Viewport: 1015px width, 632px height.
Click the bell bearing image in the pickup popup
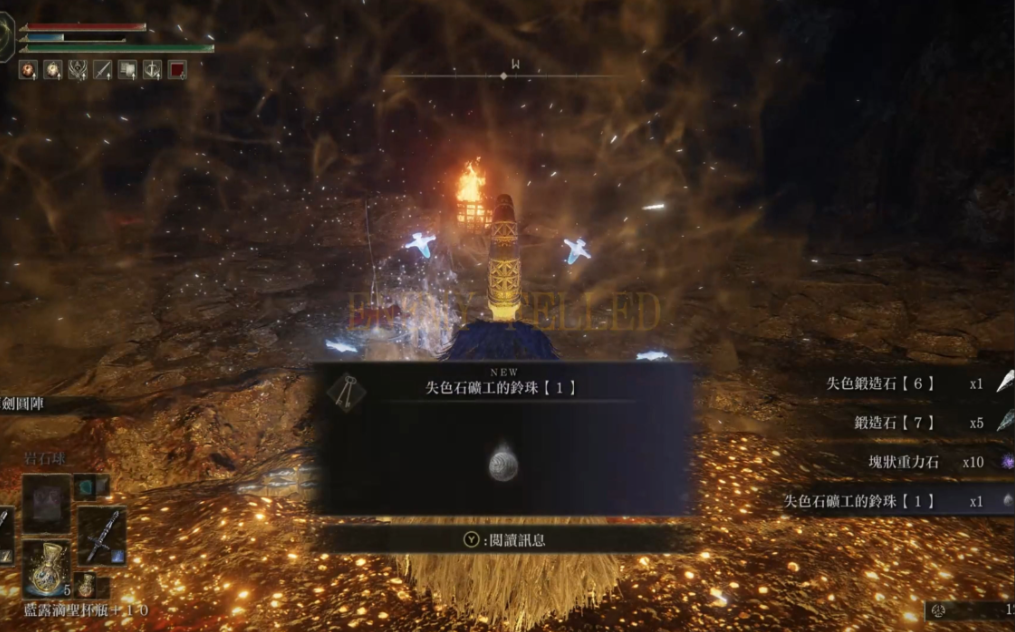click(x=503, y=464)
